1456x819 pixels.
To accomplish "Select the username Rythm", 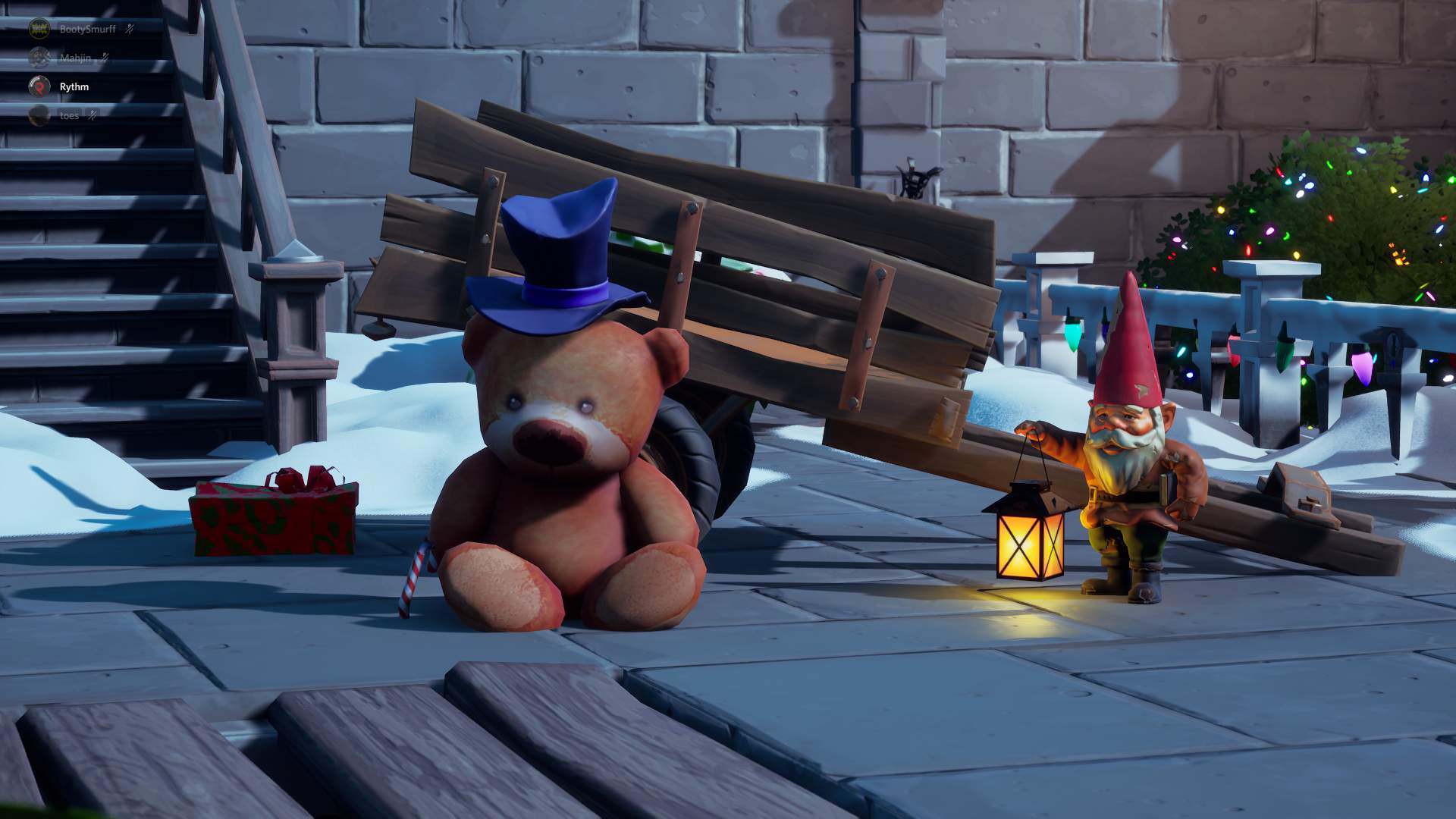I will 74,86.
